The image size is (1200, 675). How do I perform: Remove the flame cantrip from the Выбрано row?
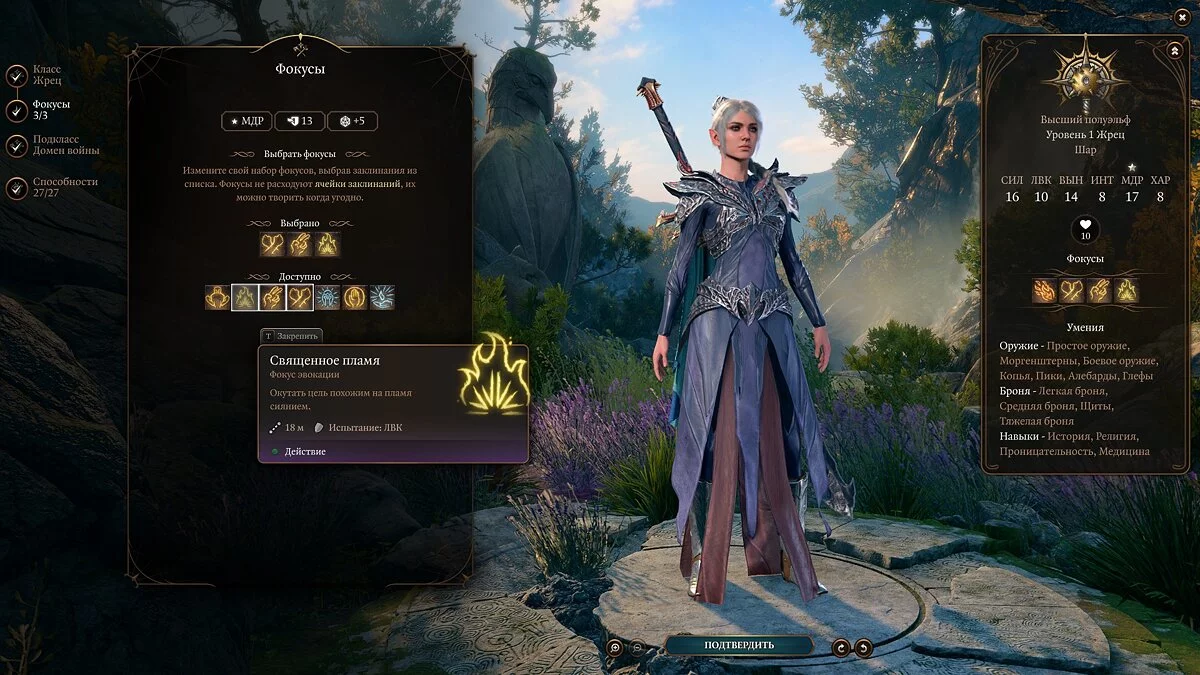pos(327,244)
